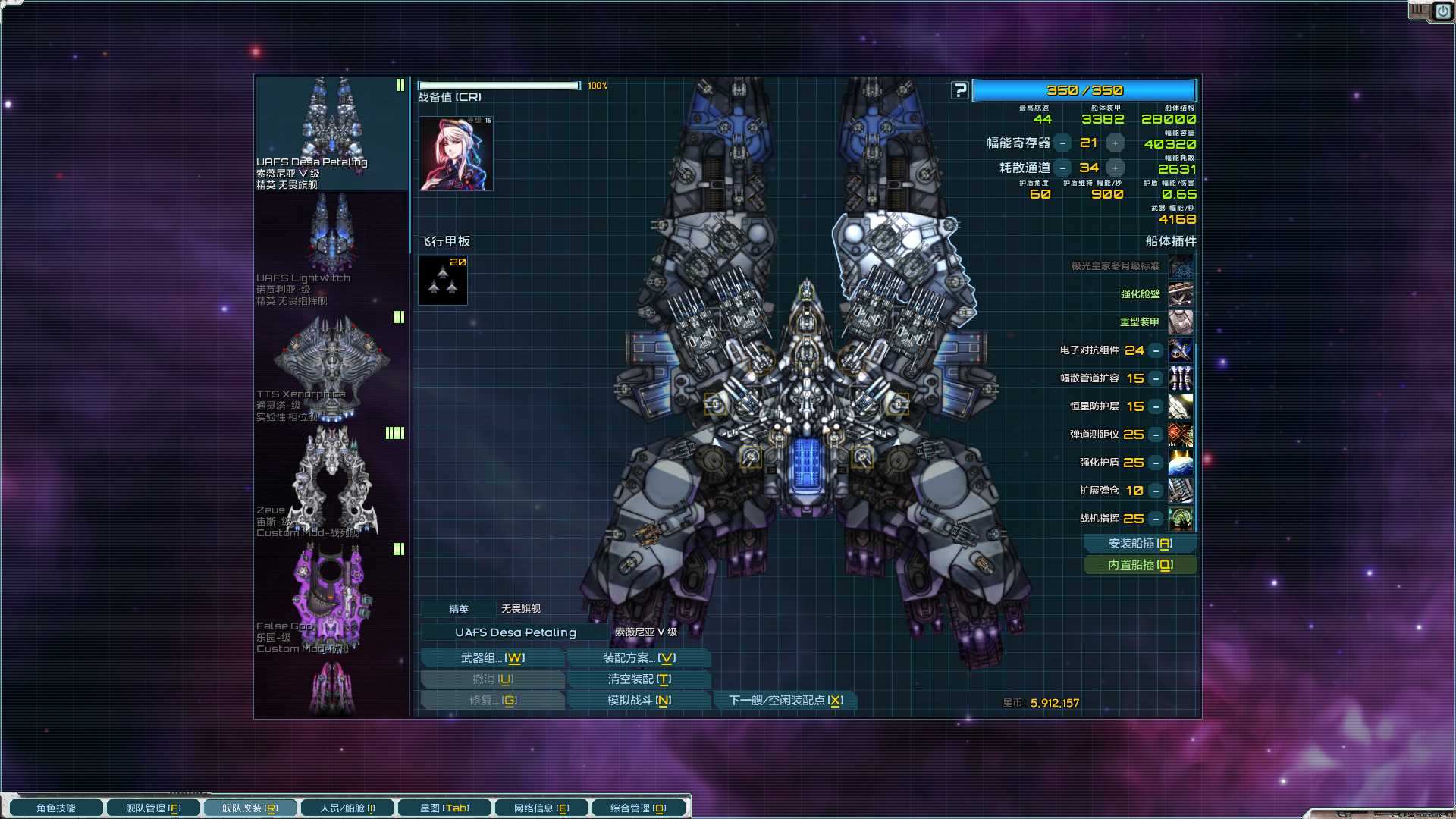The height and width of the screenshot is (819, 1456).
Task: Choose the Zeus ship in the fleet list
Action: (x=331, y=482)
